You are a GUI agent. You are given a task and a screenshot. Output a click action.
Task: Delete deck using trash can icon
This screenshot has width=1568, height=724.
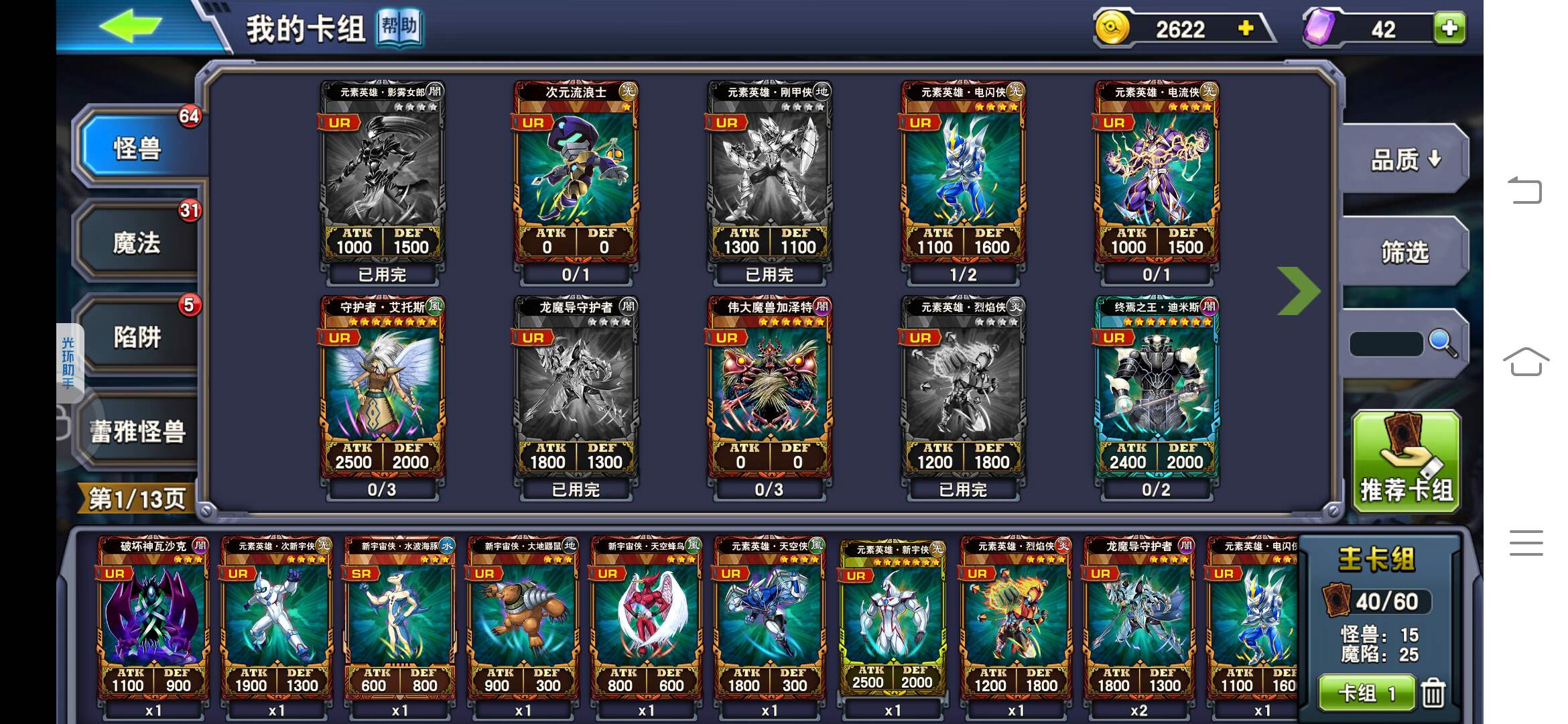click(x=1433, y=693)
